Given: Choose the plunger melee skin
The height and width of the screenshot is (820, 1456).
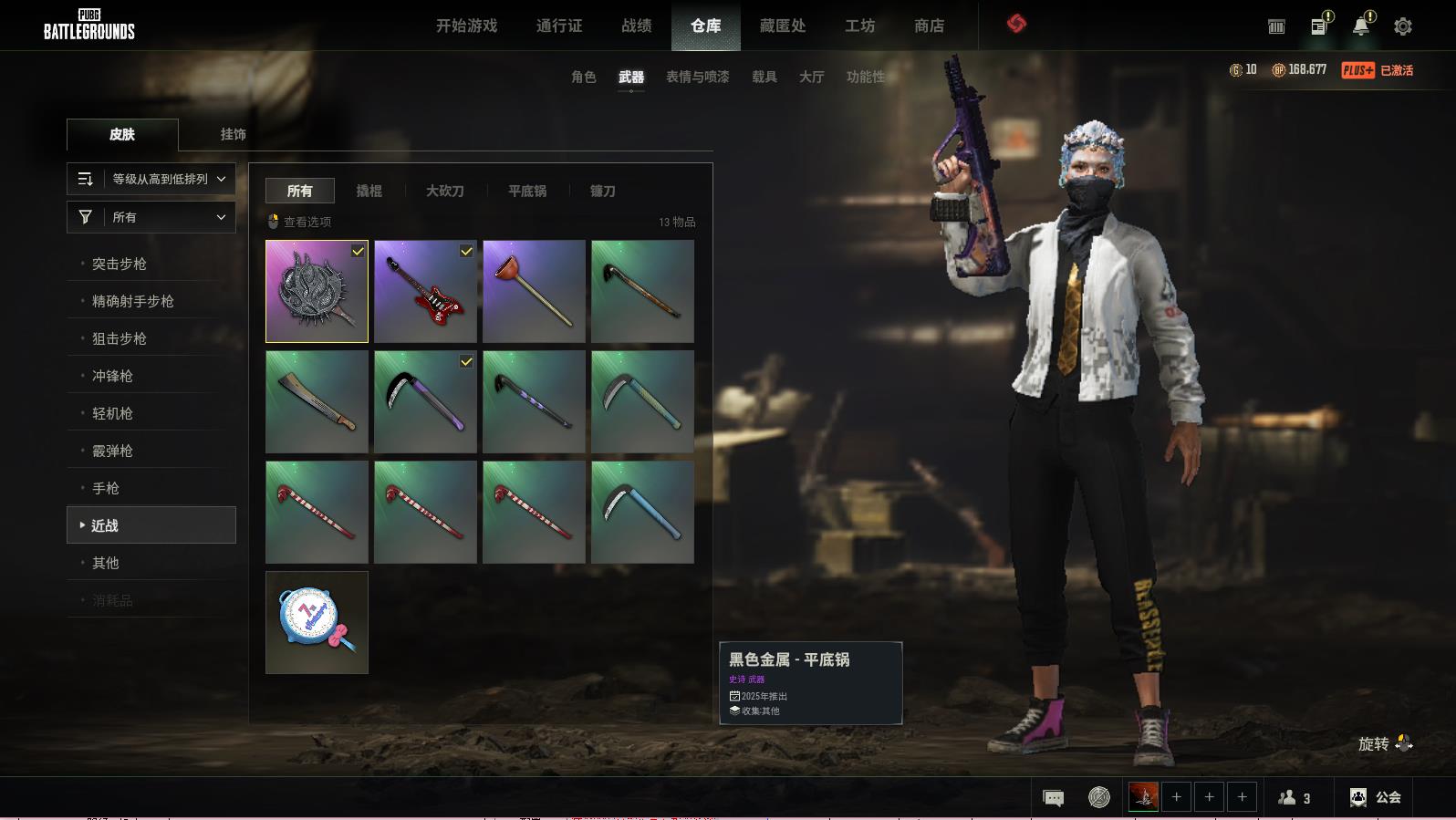Looking at the screenshot, I should click(534, 291).
